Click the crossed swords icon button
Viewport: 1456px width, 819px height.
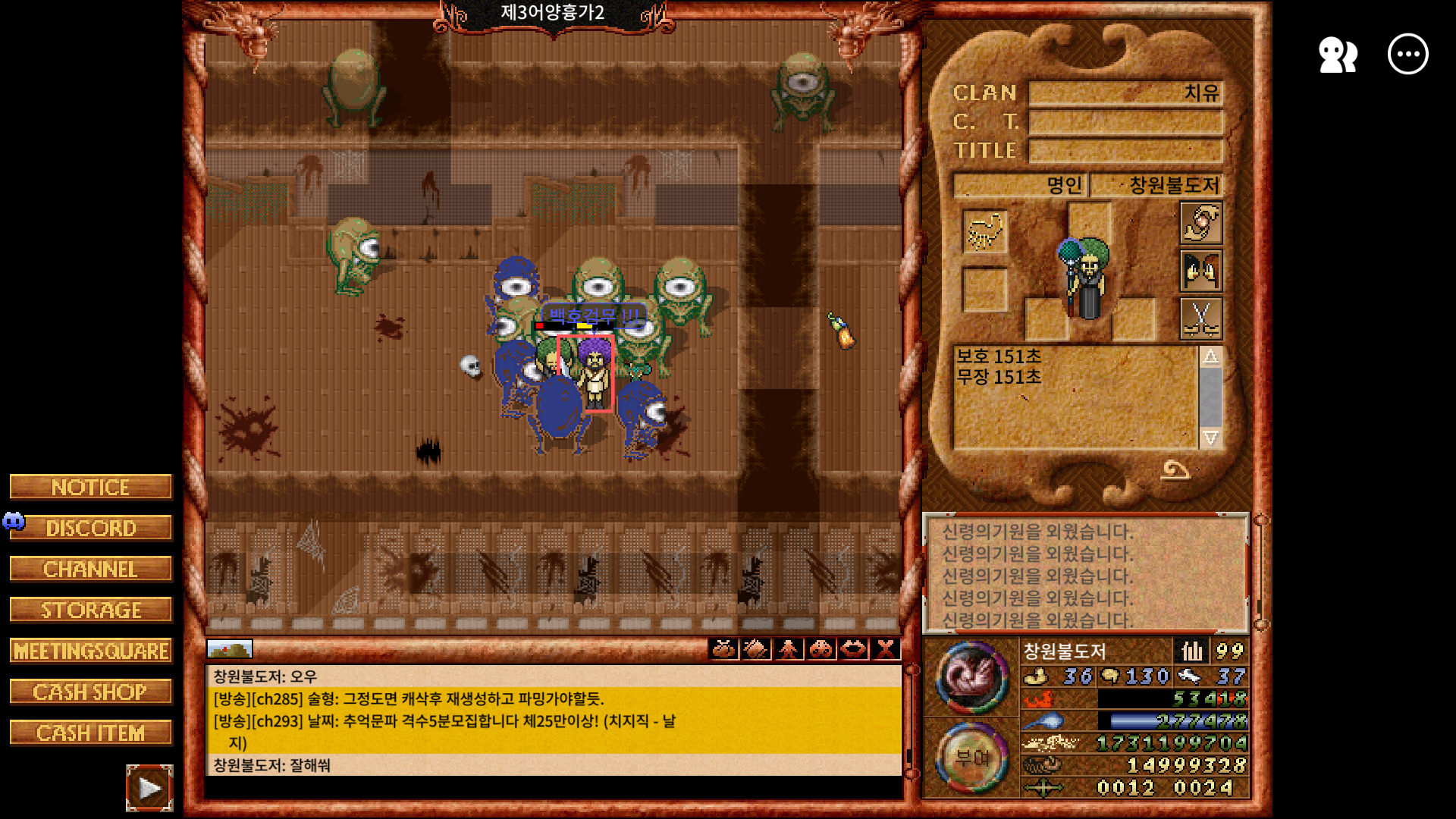pos(1201,318)
